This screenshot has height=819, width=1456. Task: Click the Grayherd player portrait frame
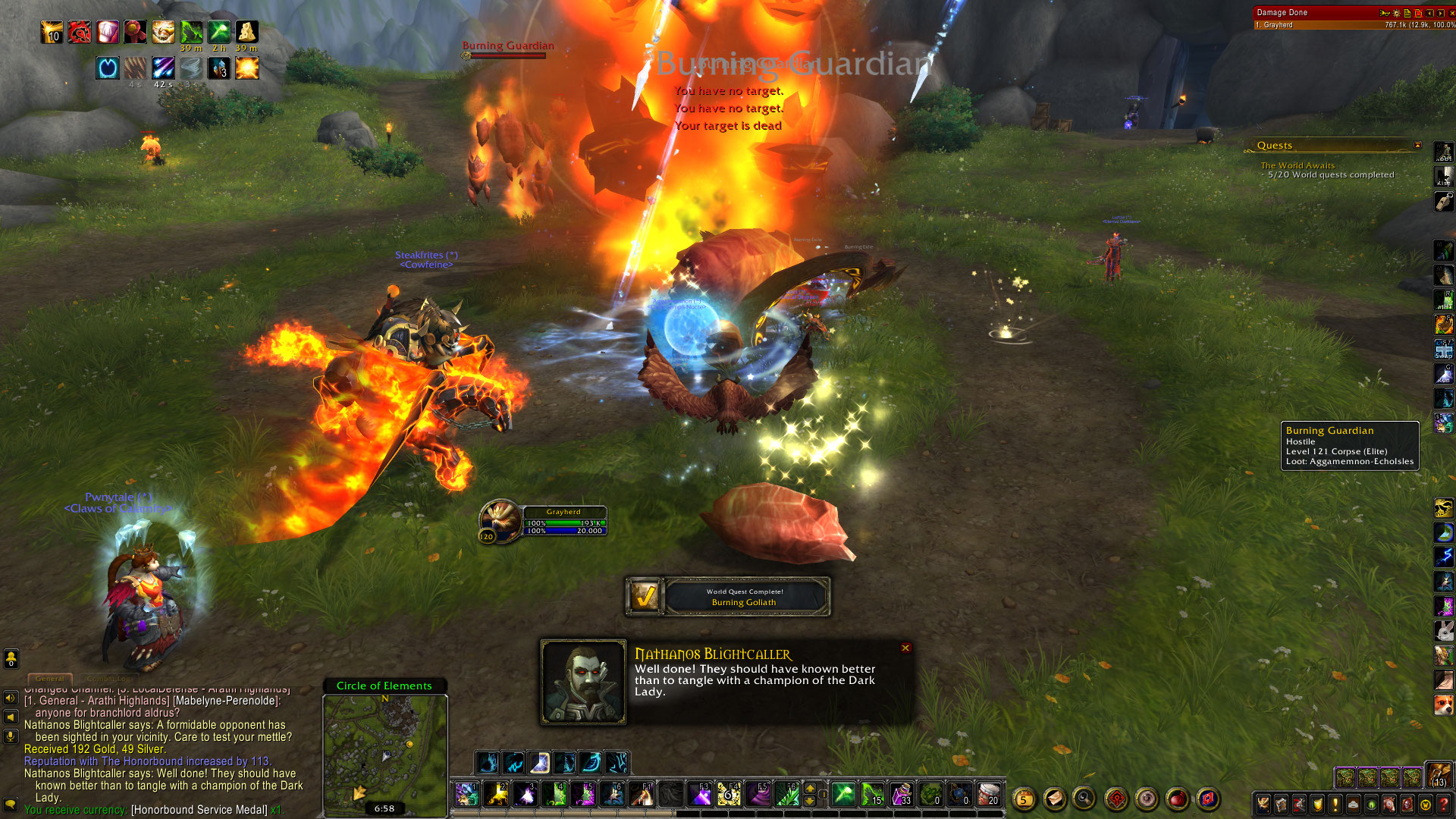[x=500, y=520]
